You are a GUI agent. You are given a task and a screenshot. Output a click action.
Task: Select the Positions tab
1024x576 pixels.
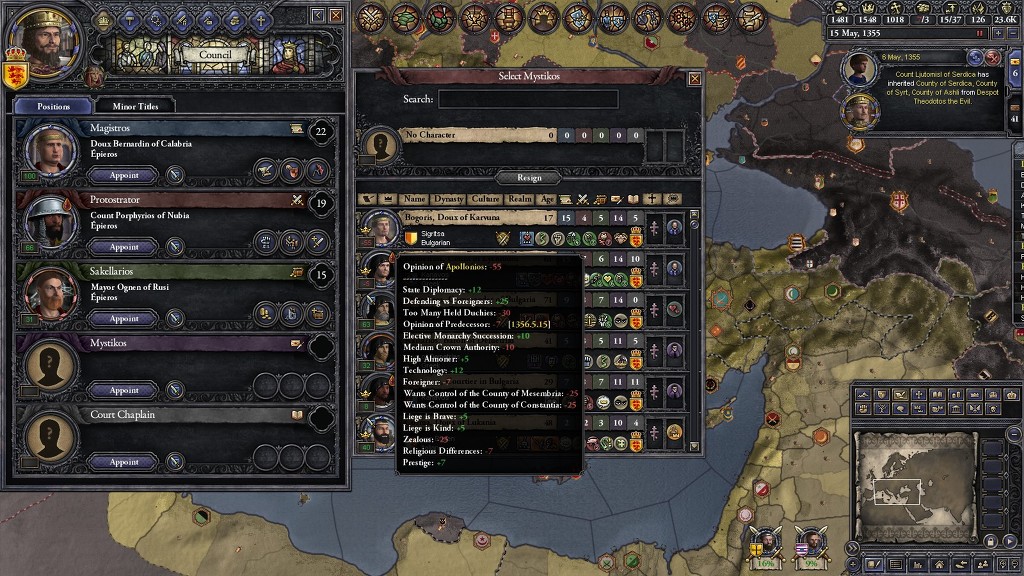click(x=53, y=105)
